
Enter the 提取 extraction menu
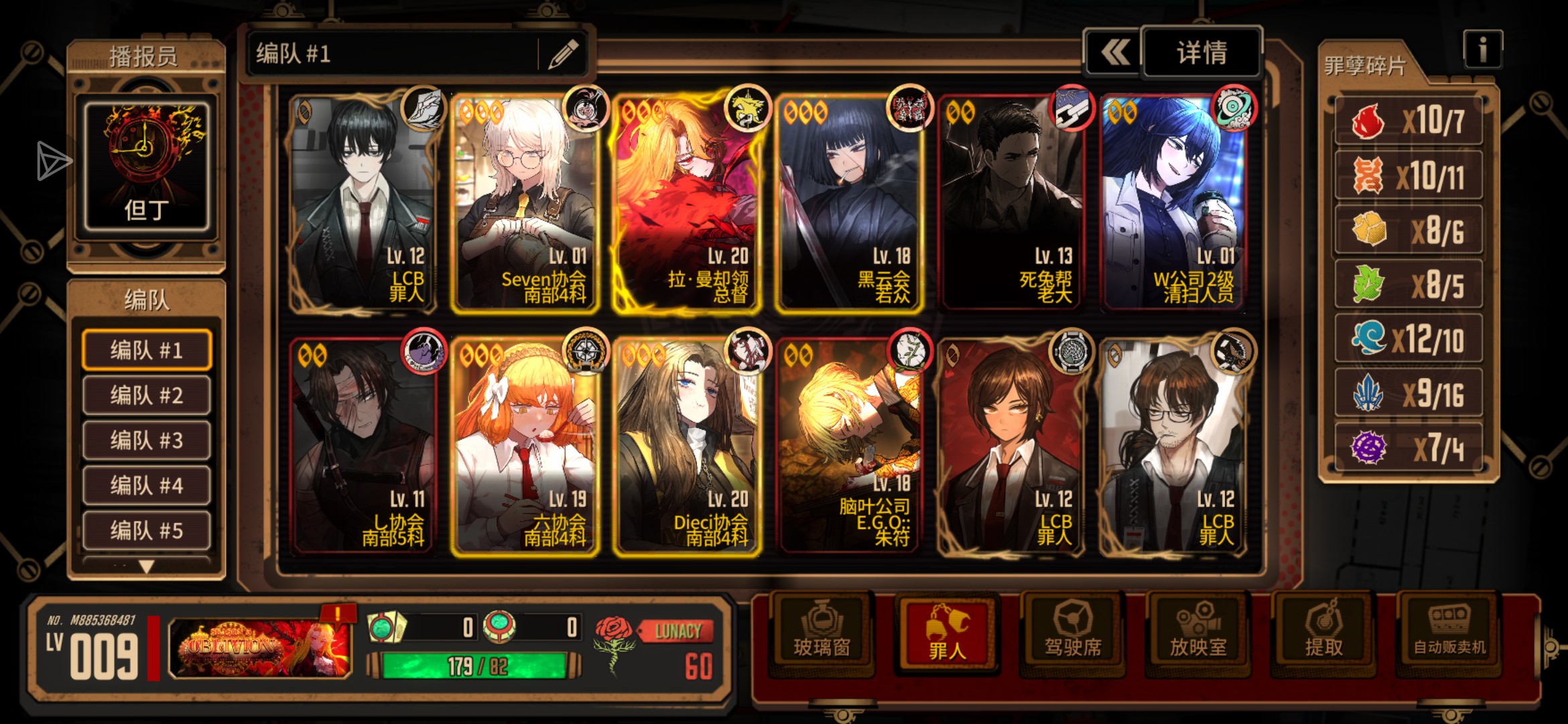pos(1323,633)
